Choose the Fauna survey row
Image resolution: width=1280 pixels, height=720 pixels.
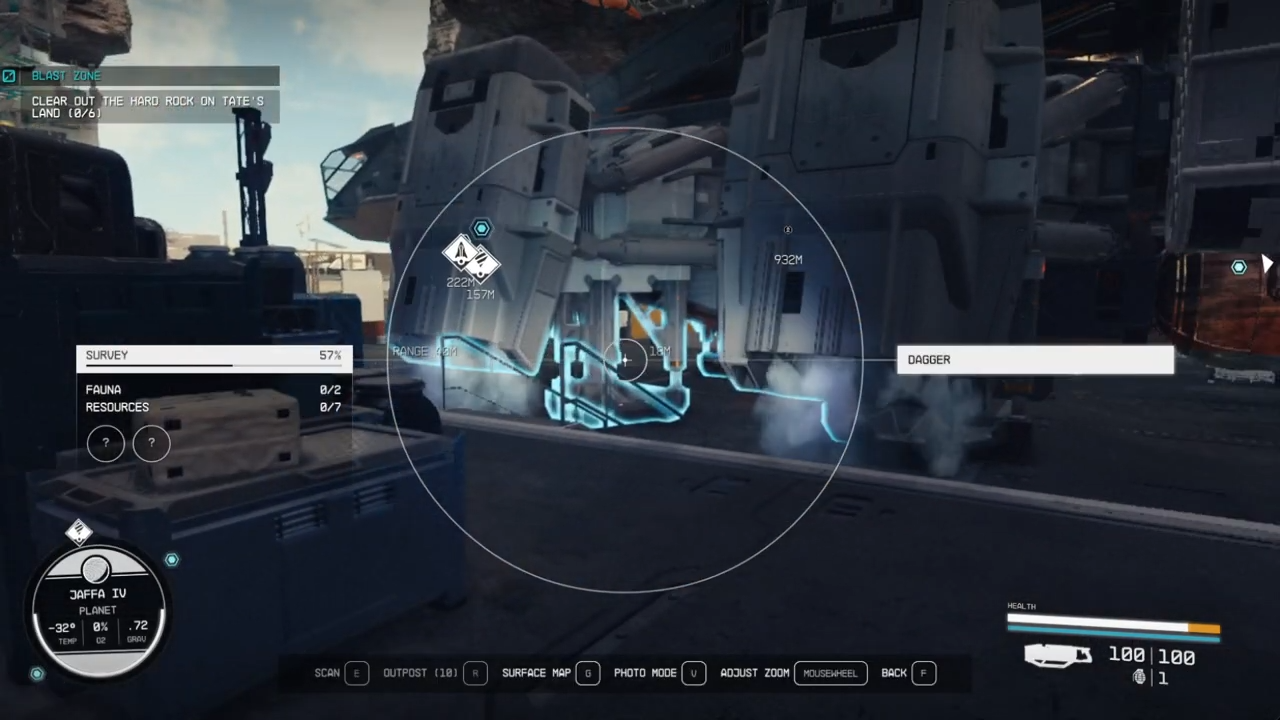pyautogui.click(x=213, y=390)
